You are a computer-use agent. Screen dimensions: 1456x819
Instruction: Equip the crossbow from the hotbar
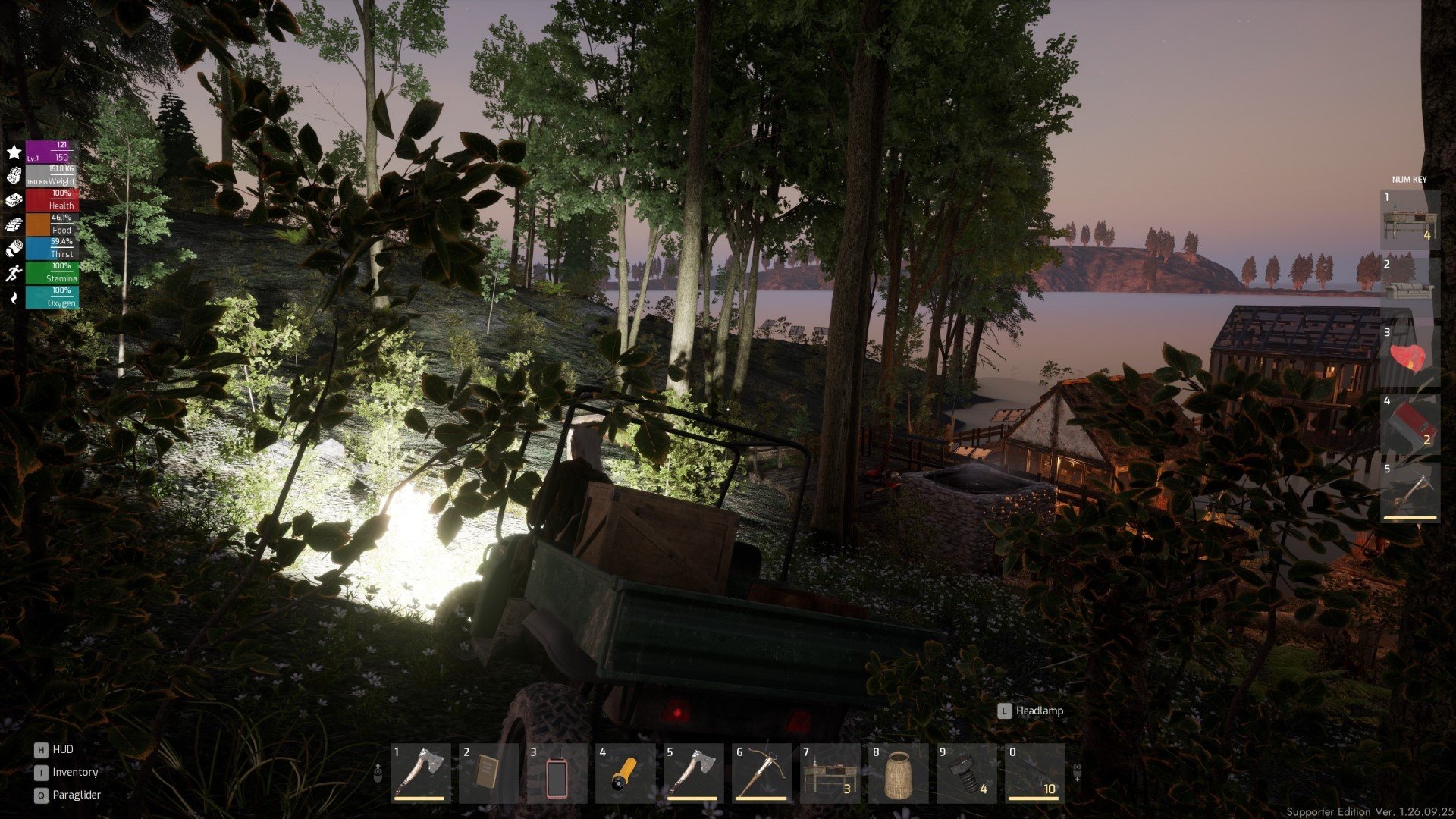761,773
